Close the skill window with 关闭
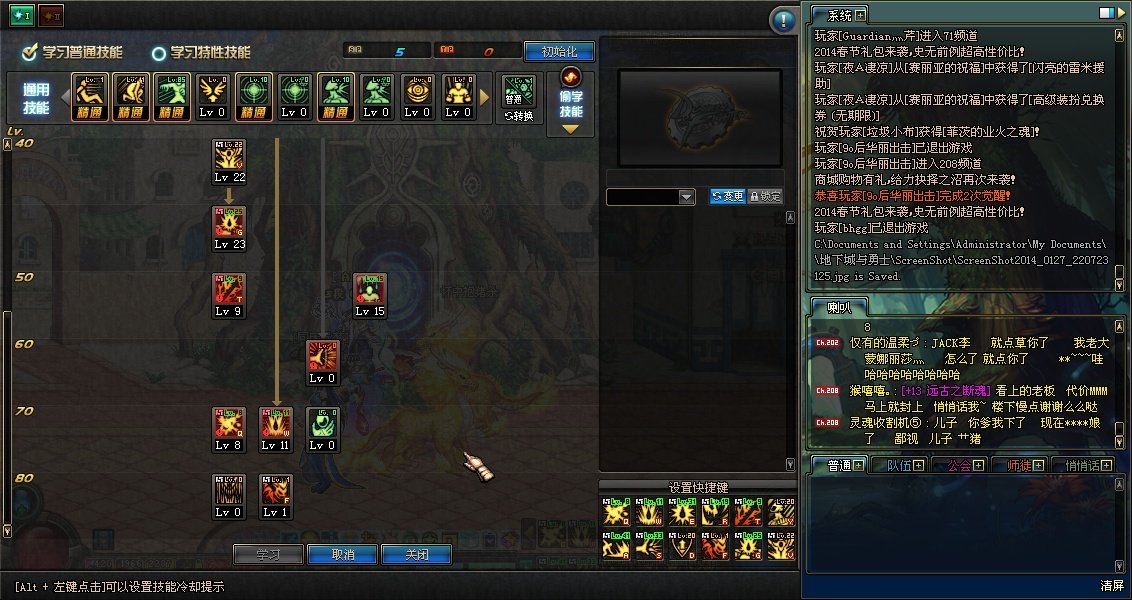1132x600 pixels. point(416,555)
